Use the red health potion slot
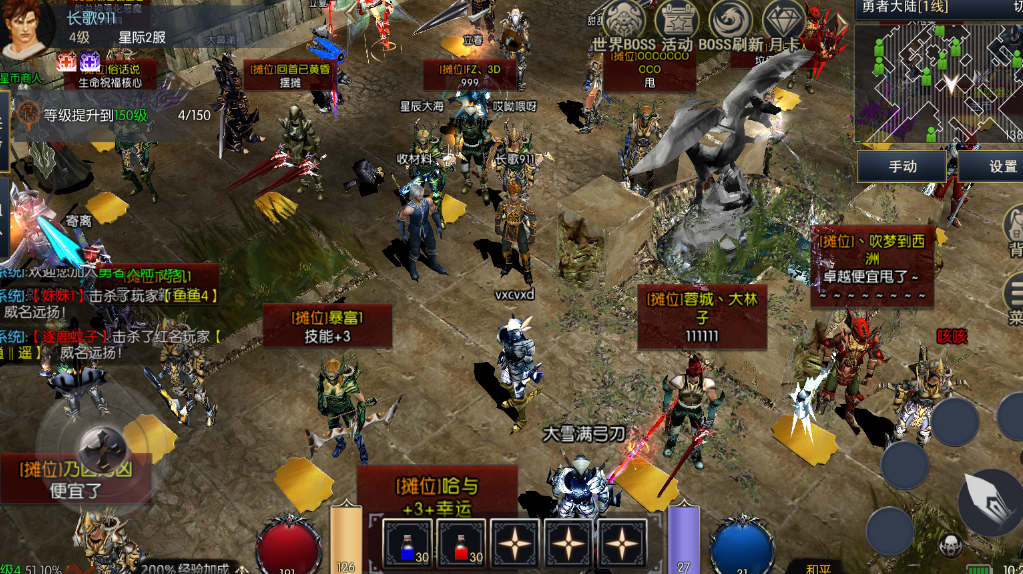Viewport: 1023px width, 574px height. coord(462,544)
